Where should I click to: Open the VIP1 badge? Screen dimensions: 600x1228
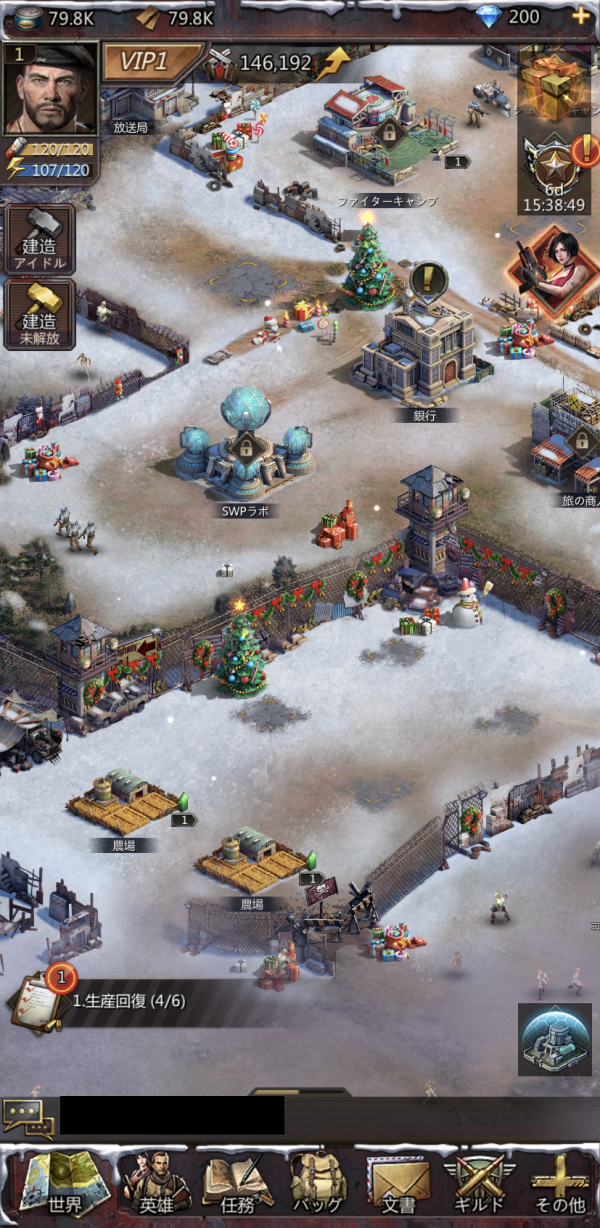(x=148, y=63)
